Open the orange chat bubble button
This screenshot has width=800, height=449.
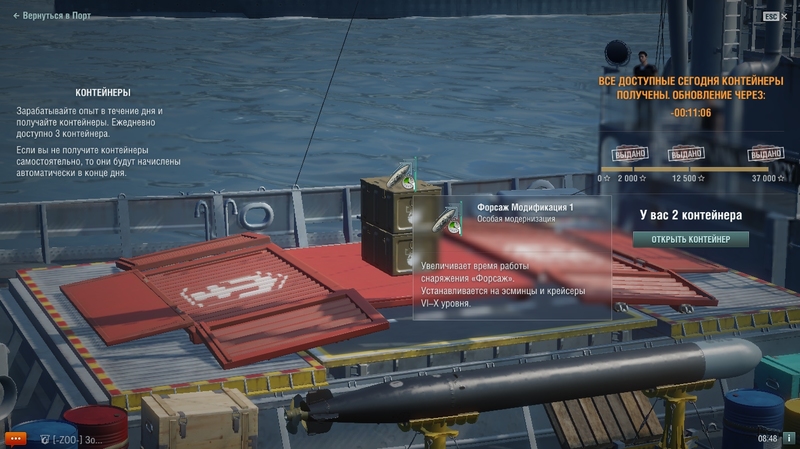pyautogui.click(x=15, y=438)
